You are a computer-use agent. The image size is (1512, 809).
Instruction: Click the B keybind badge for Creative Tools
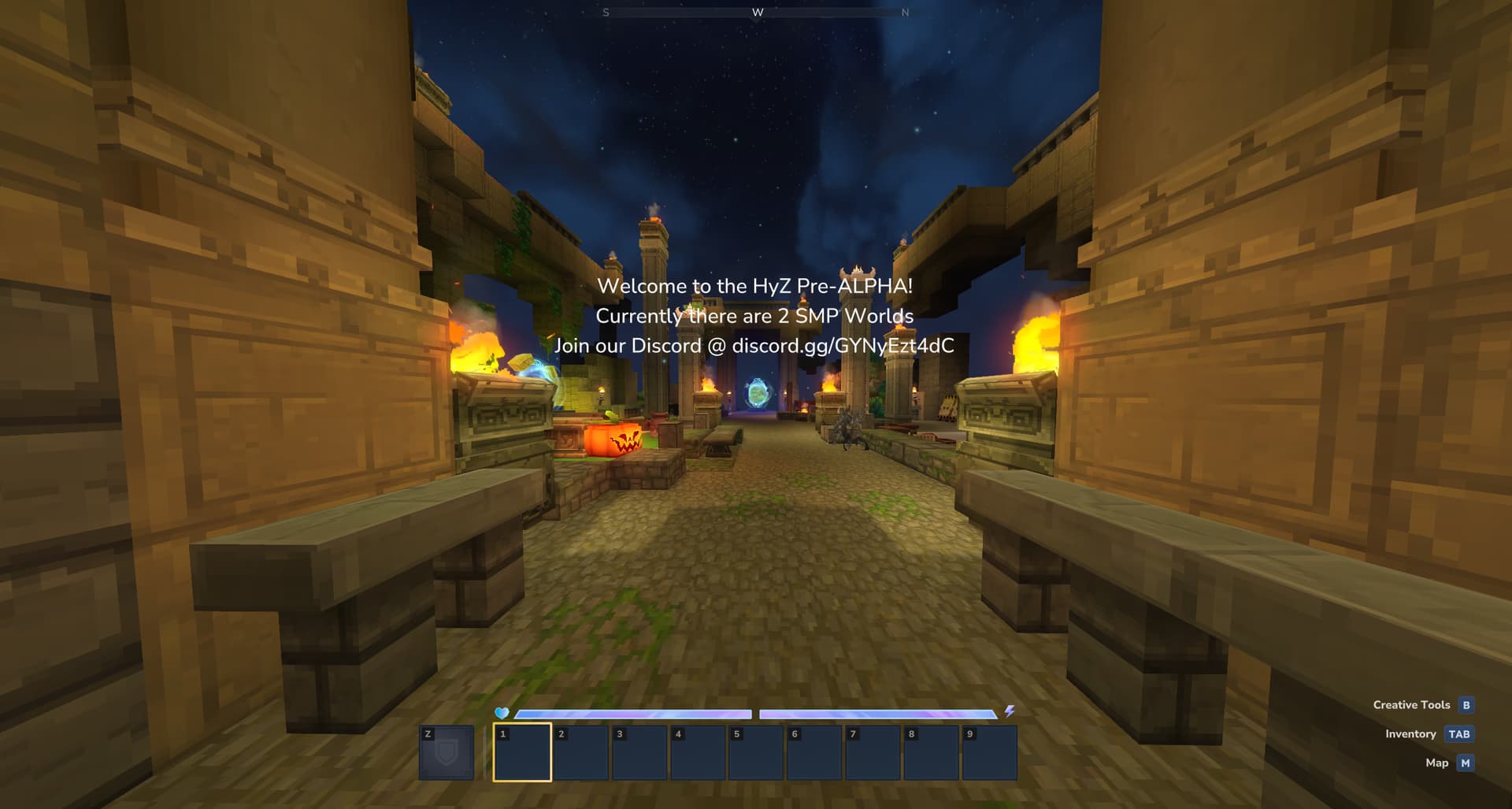[x=1466, y=705]
